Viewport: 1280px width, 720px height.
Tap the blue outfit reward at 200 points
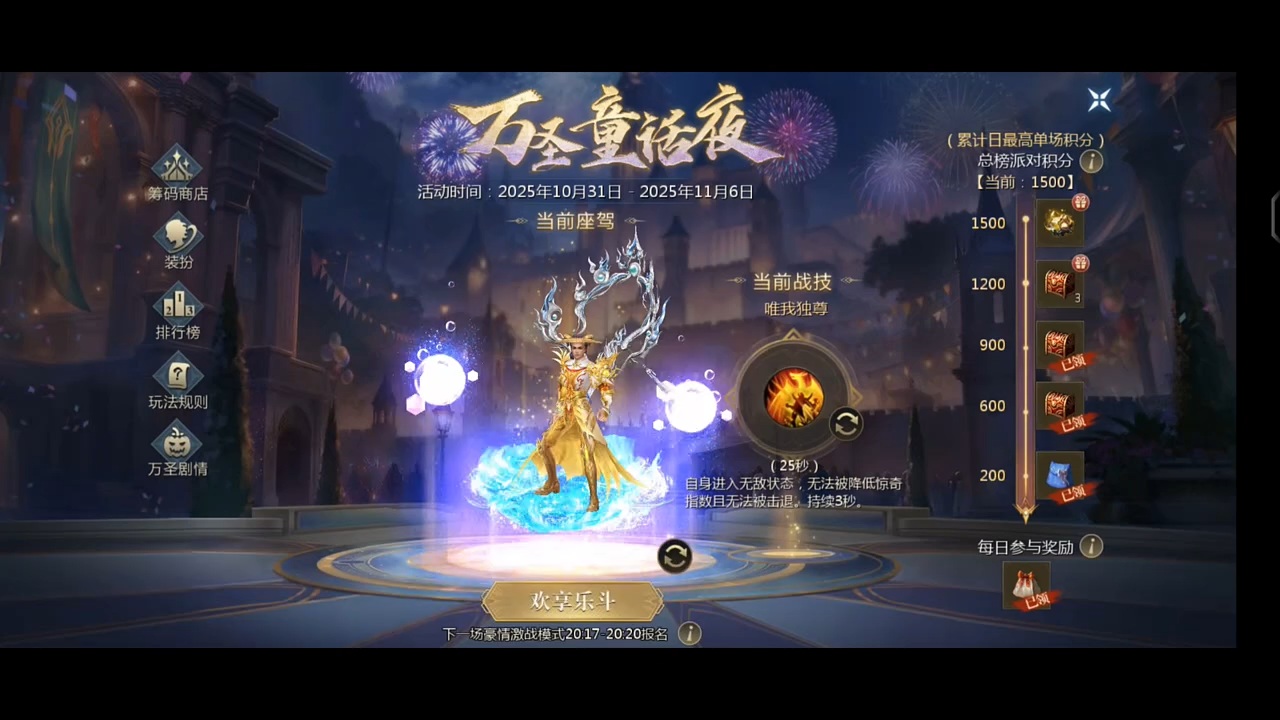[x=1059, y=474]
